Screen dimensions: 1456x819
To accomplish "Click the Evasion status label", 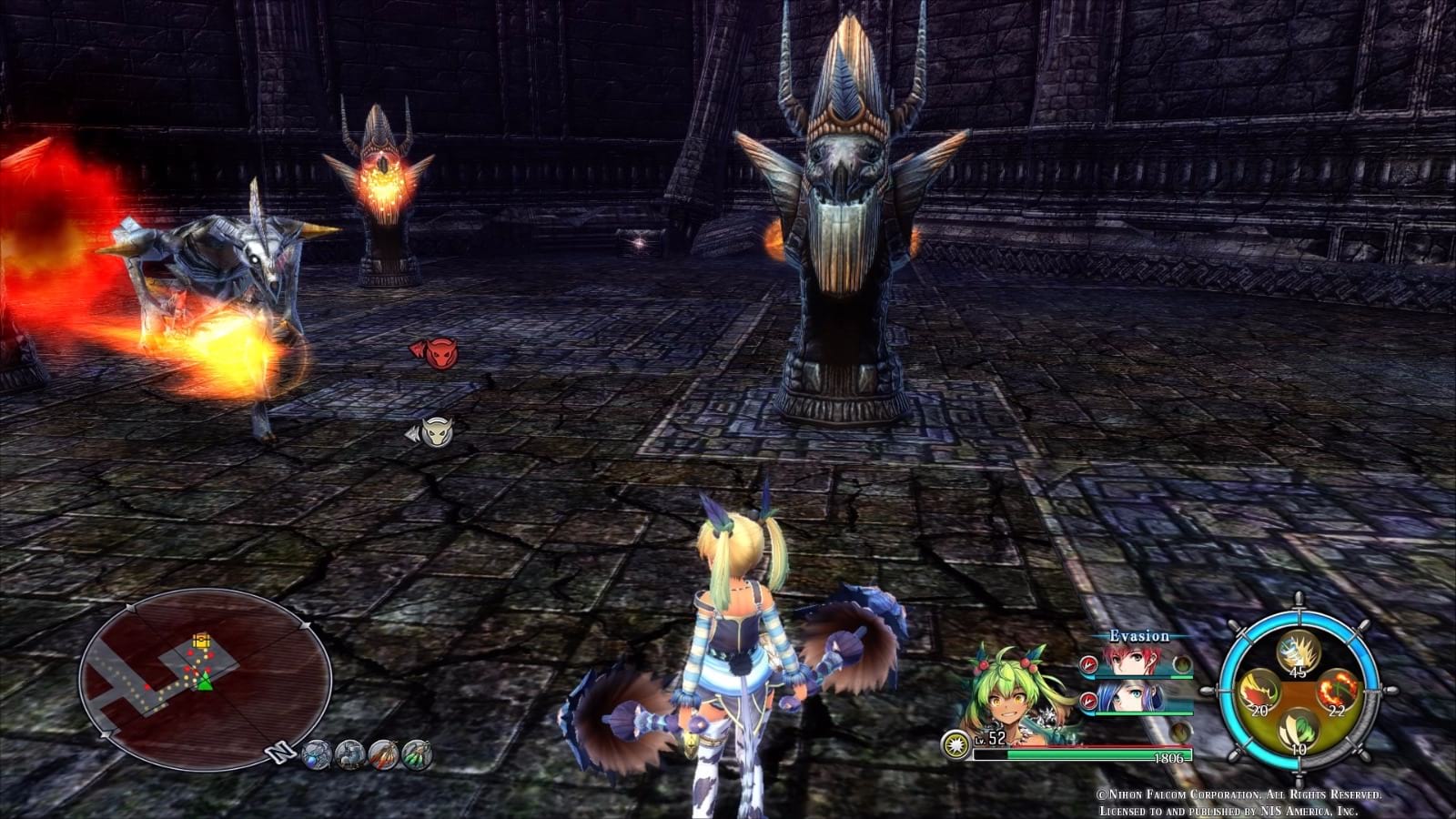I will coord(1139,636).
